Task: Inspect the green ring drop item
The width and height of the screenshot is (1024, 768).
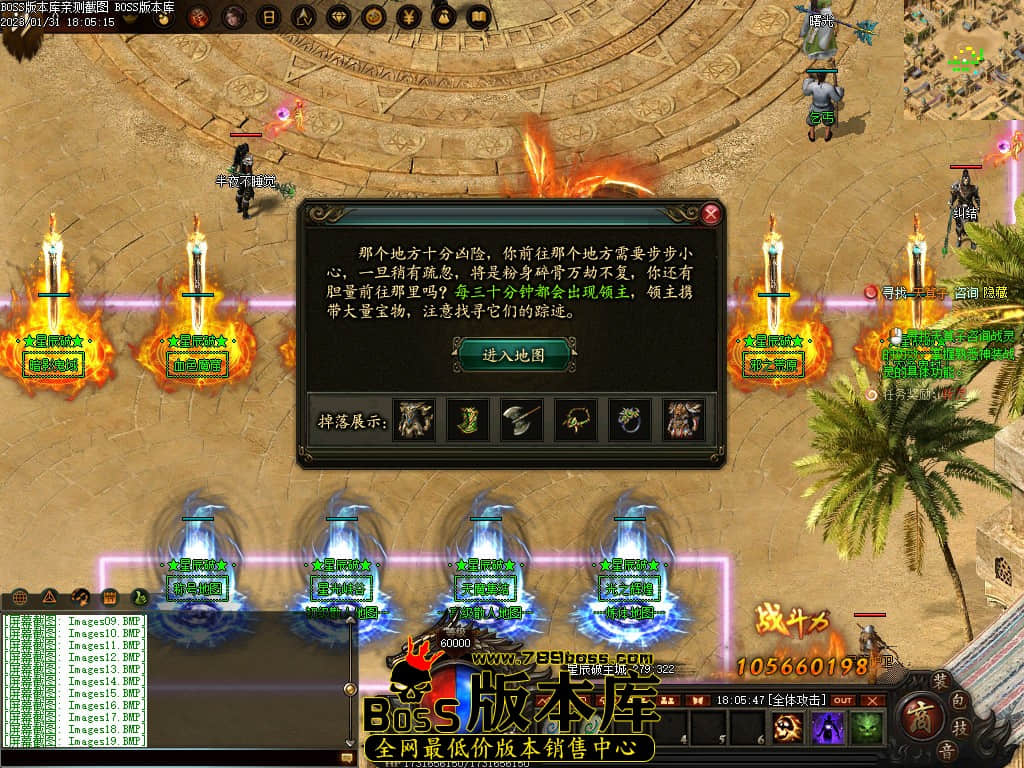Action: [x=629, y=419]
